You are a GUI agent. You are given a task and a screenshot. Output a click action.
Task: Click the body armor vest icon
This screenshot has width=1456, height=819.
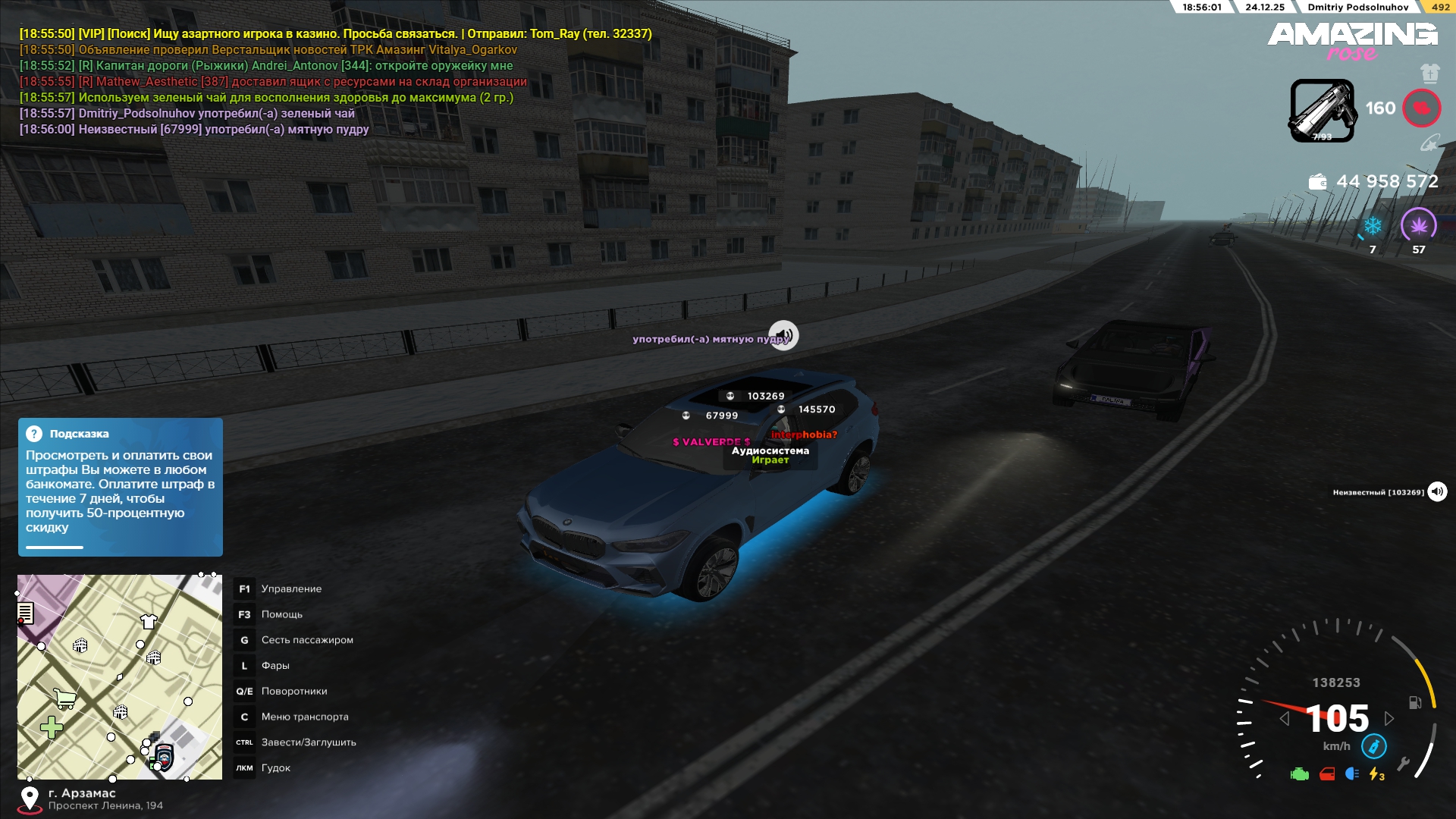1429,73
